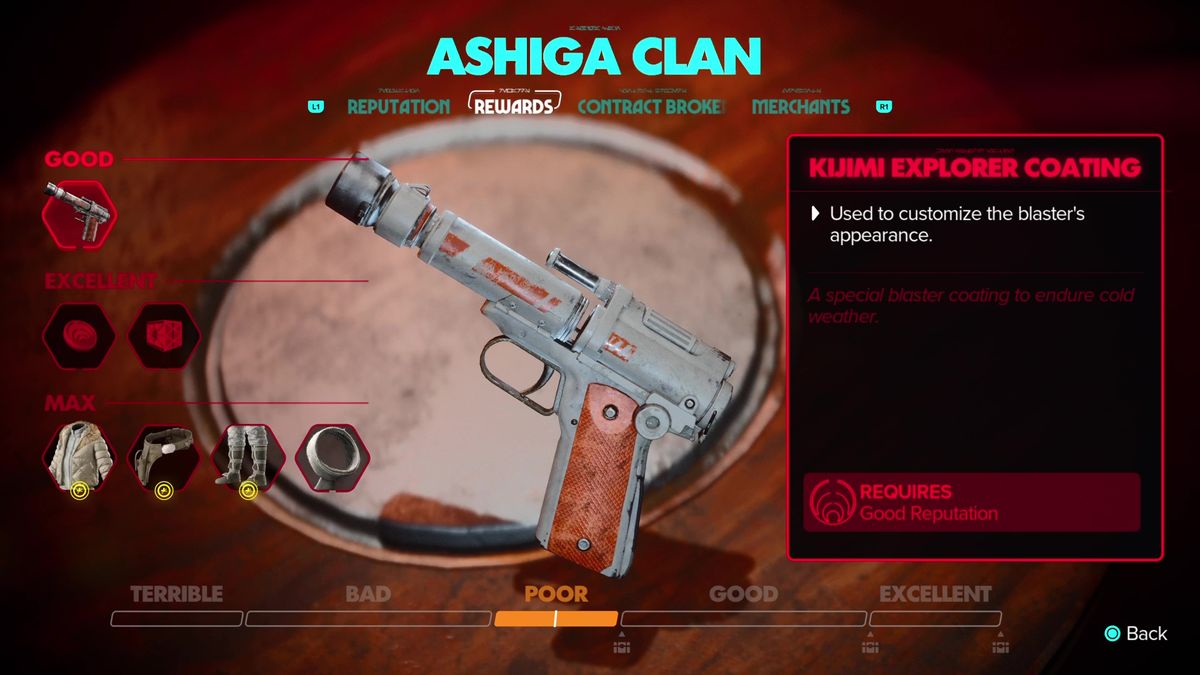Choose the trousers and boots Max reward

[249, 459]
